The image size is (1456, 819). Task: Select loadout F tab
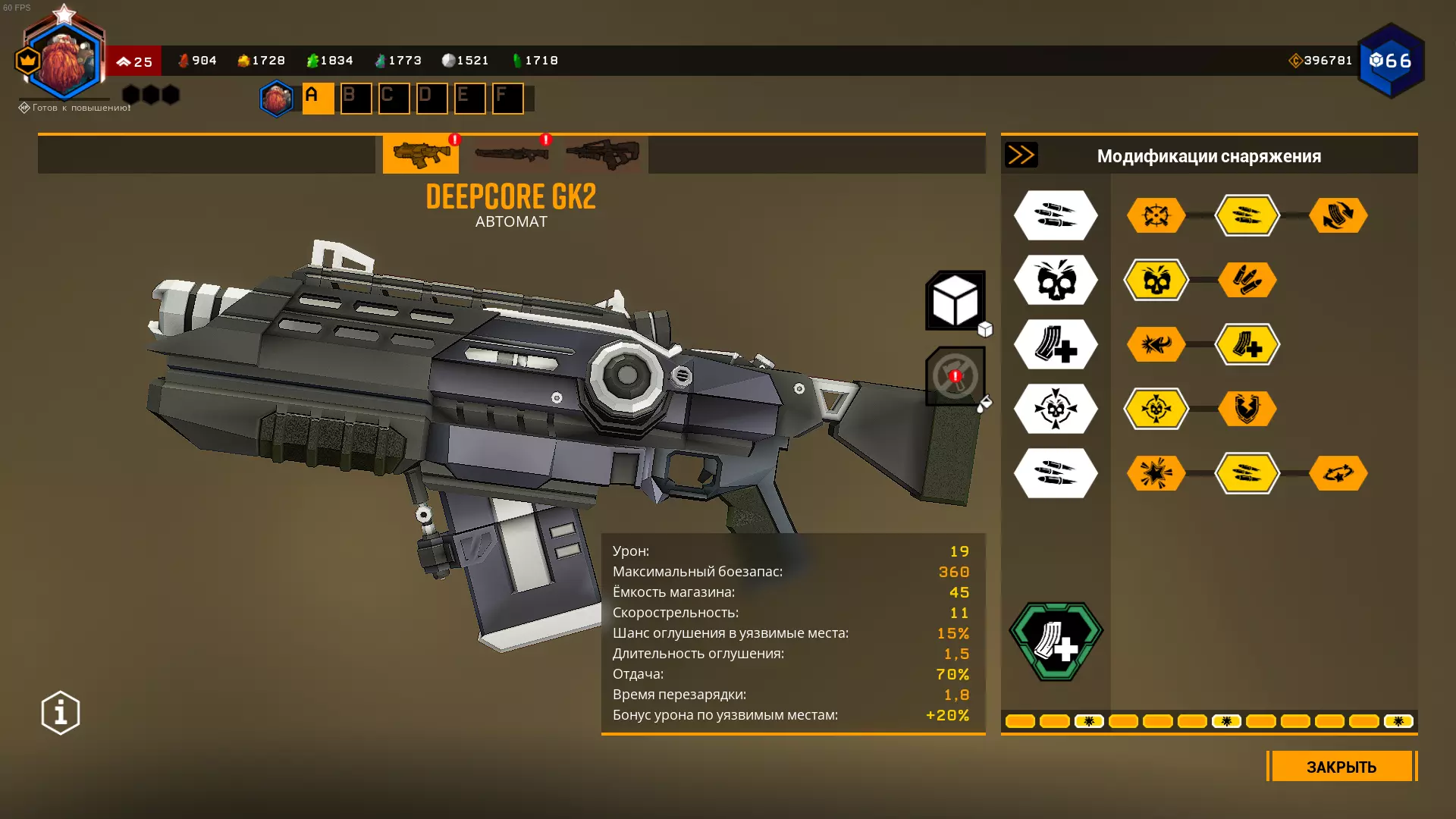coord(507,99)
